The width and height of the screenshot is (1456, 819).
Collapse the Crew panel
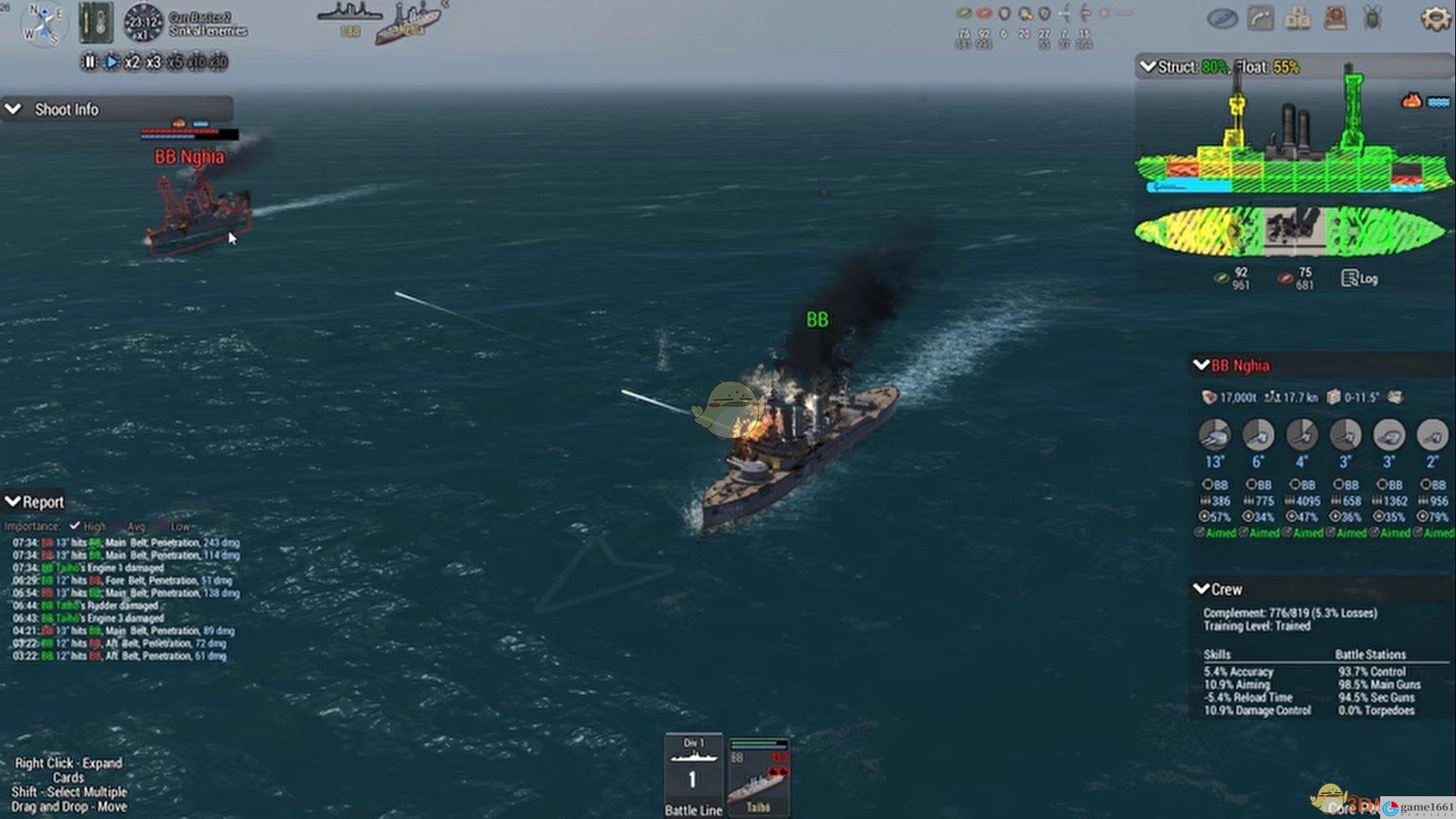(1201, 589)
